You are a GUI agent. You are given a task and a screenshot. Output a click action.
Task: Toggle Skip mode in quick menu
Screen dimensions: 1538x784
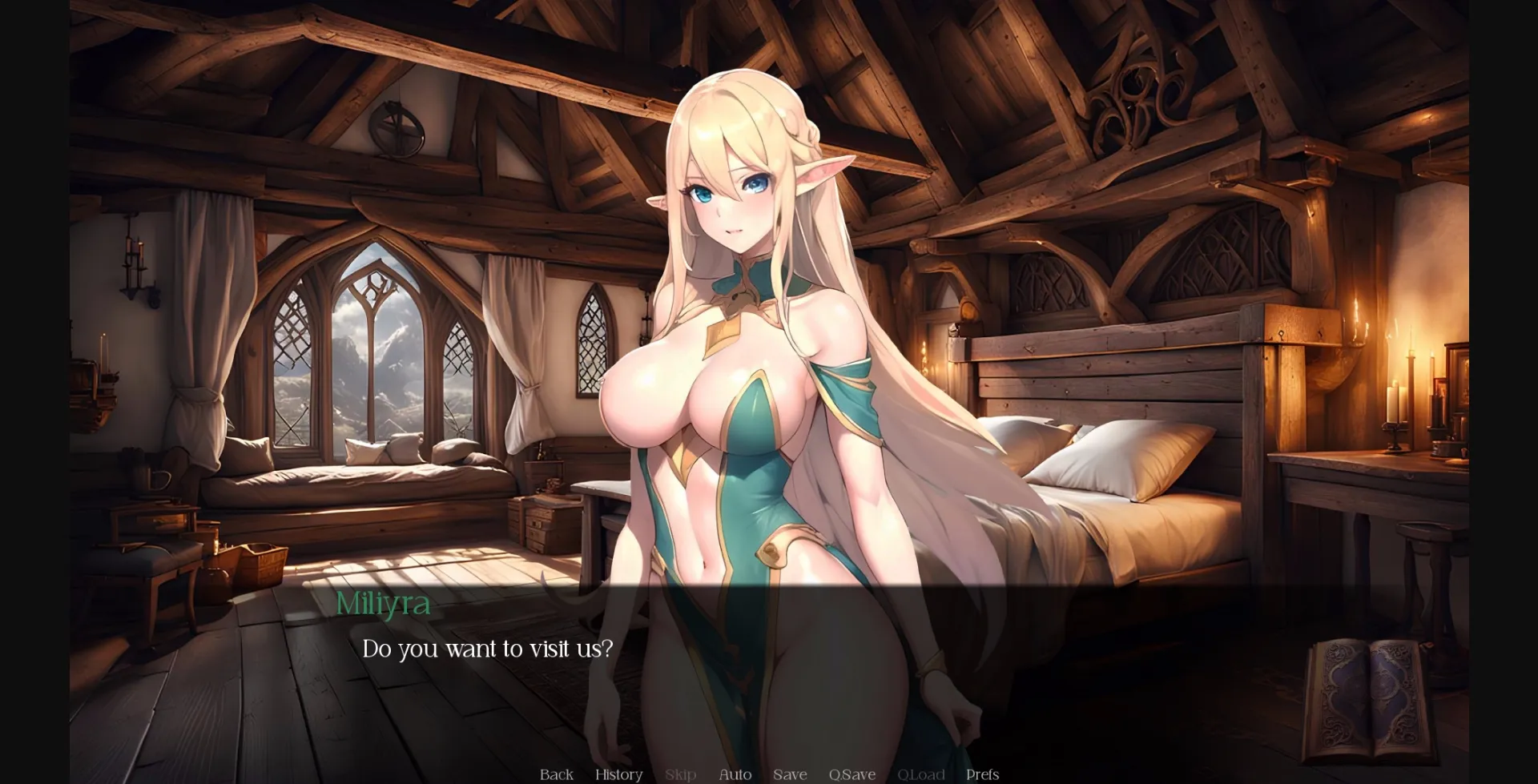coord(680,774)
